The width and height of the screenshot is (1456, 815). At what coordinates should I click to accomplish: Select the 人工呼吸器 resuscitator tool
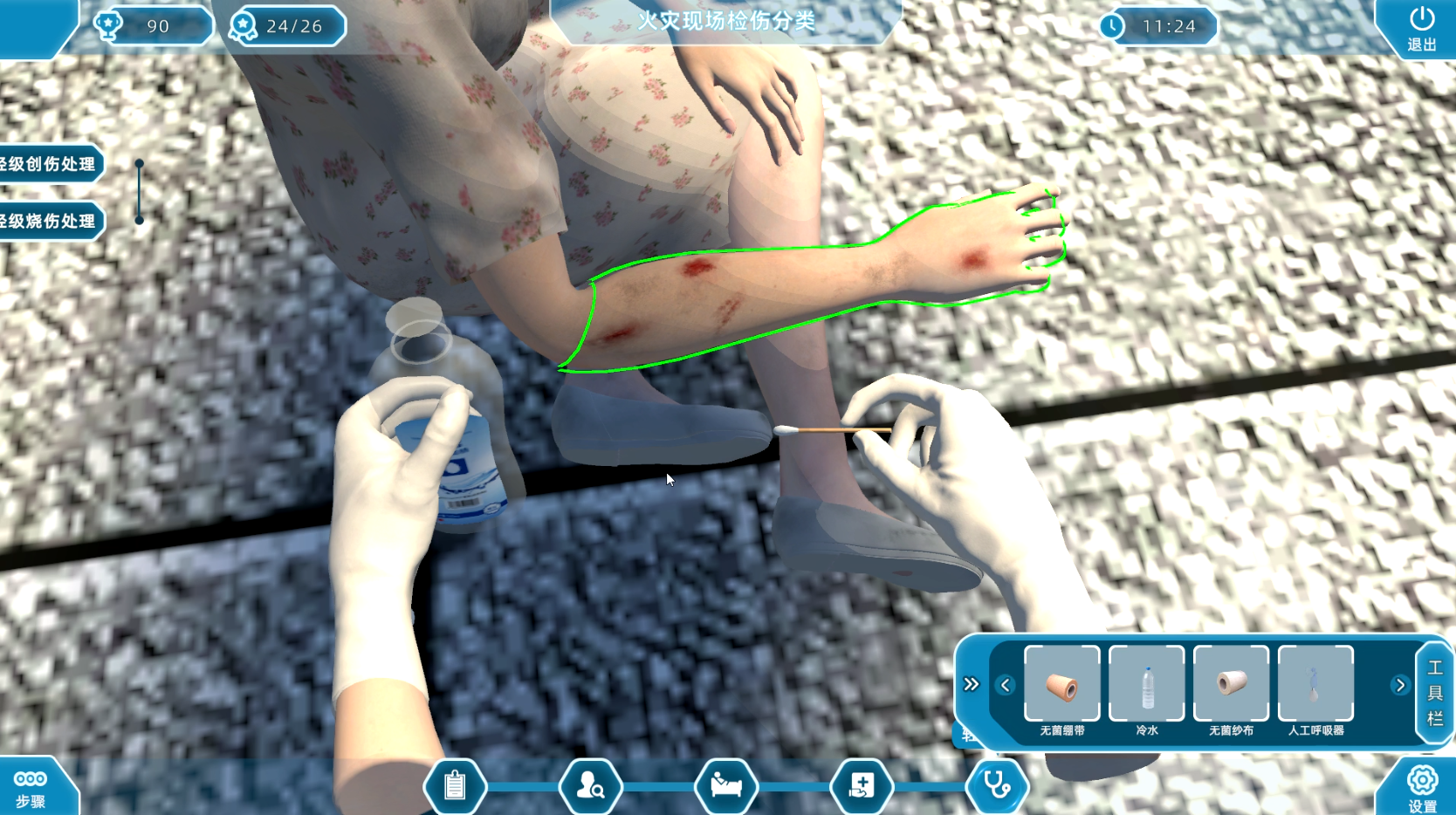pos(1315,685)
